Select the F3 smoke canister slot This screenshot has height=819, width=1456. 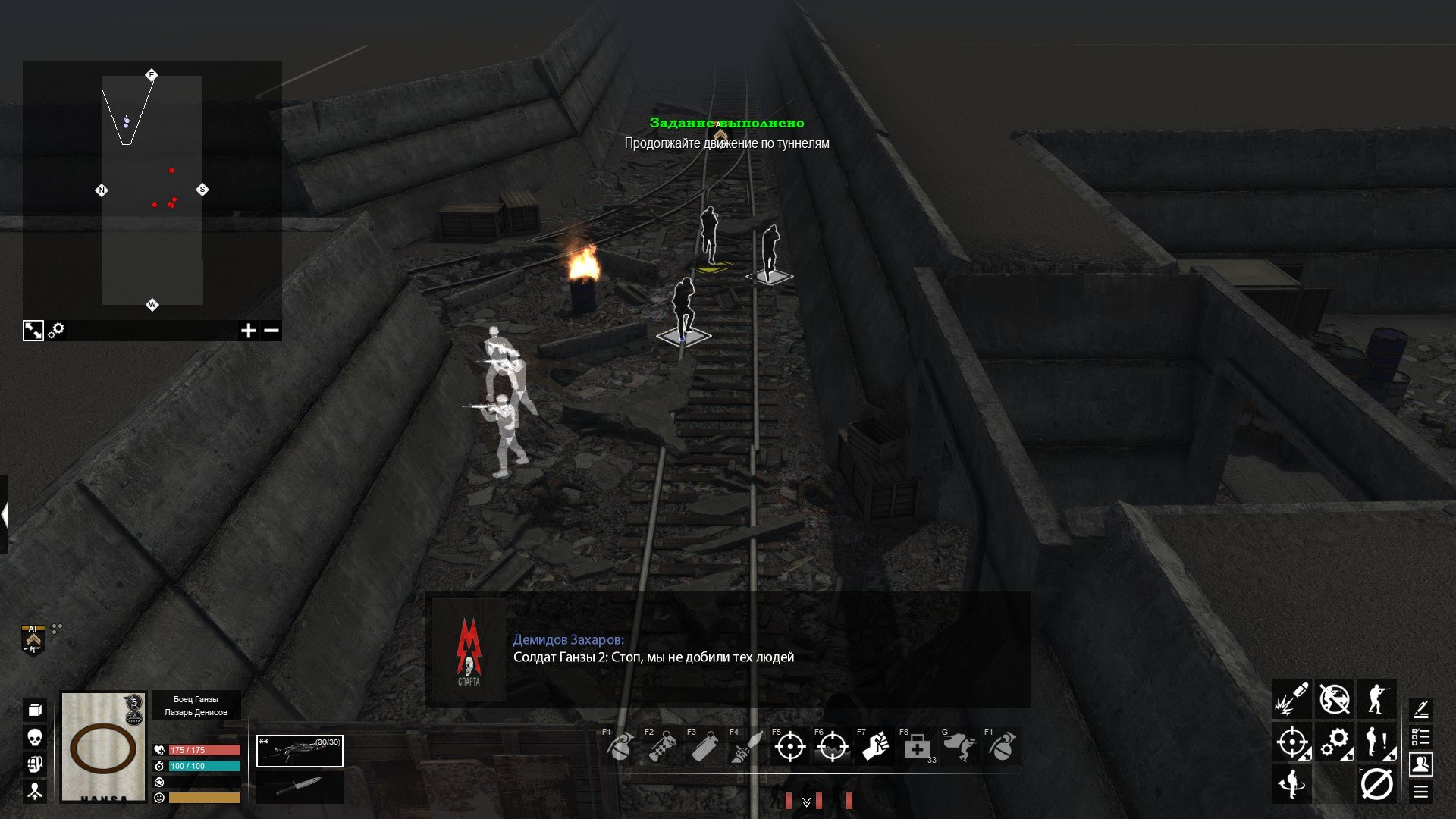[x=704, y=748]
